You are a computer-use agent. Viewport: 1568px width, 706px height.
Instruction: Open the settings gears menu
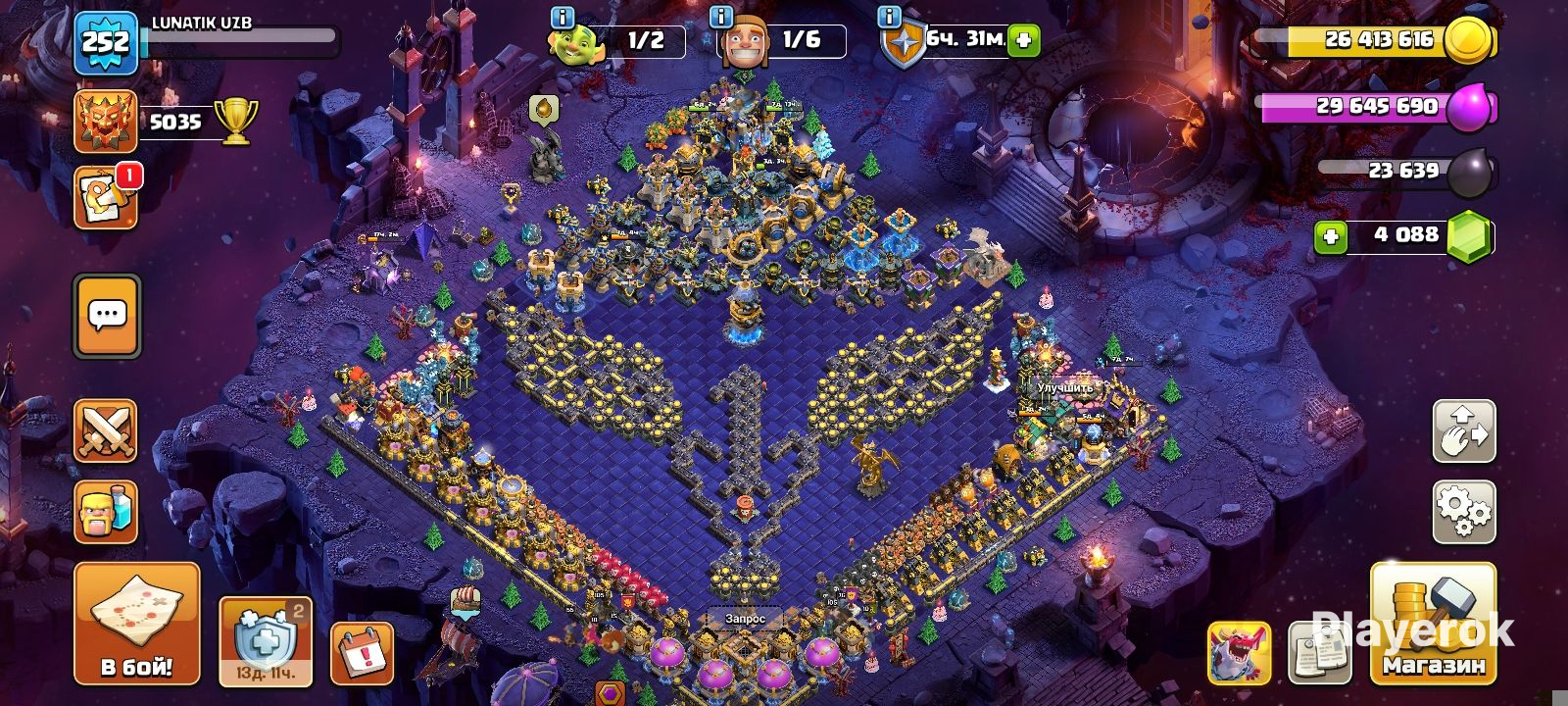tap(1464, 511)
